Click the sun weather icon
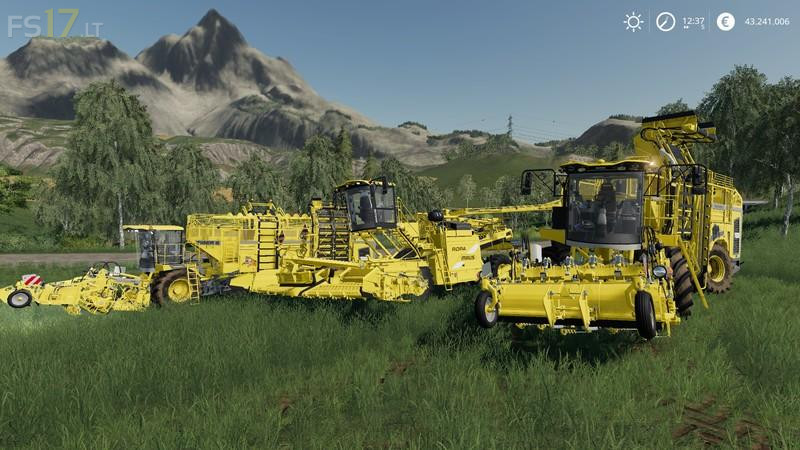Screen dimensions: 800x450 click(633, 22)
